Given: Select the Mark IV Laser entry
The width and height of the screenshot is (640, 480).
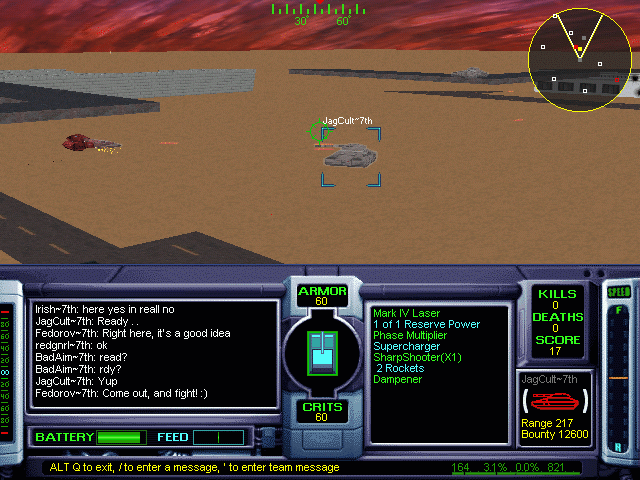Looking at the screenshot, I should pyautogui.click(x=406, y=314).
